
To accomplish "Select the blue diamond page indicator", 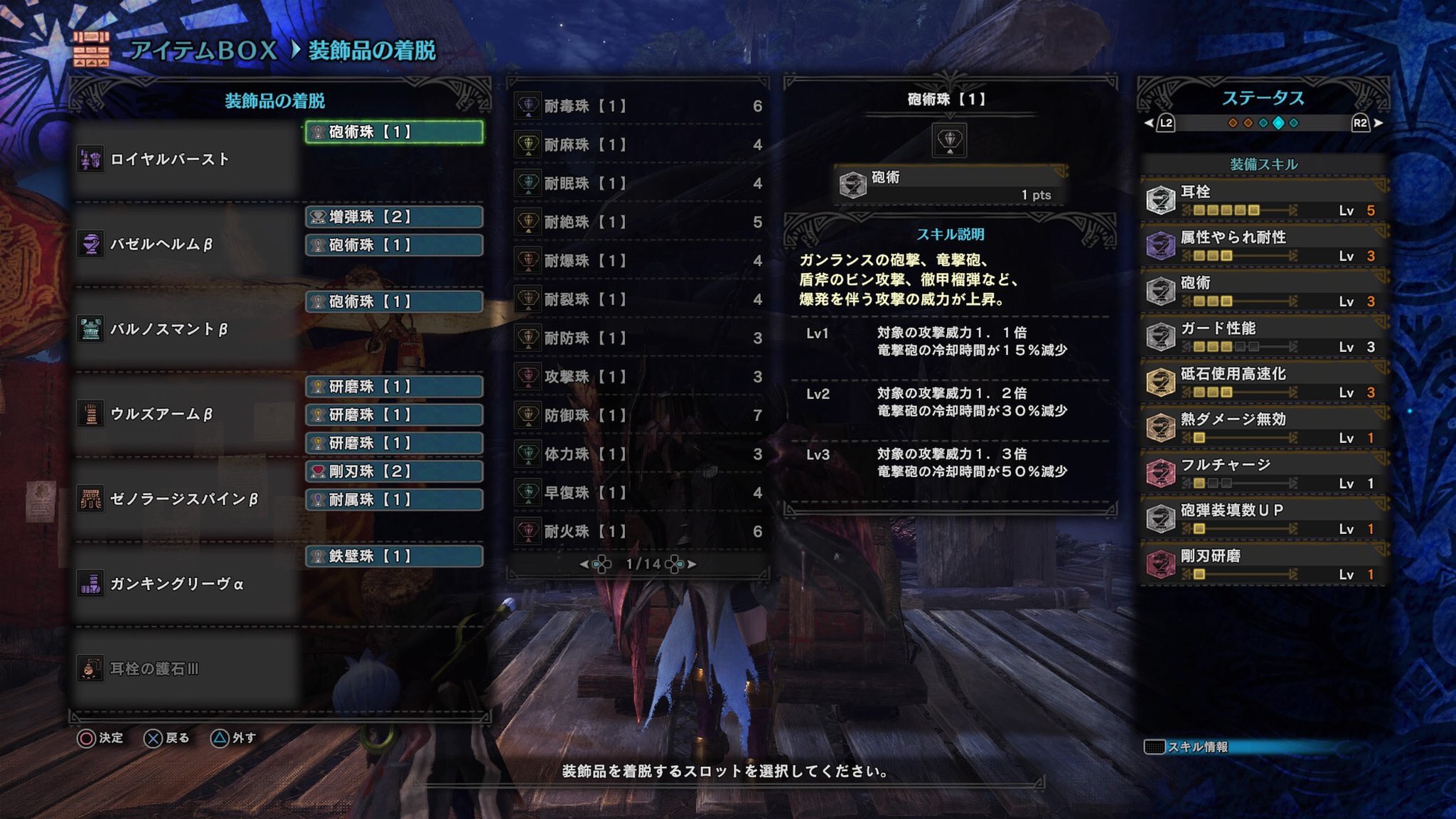I will (1263, 124).
